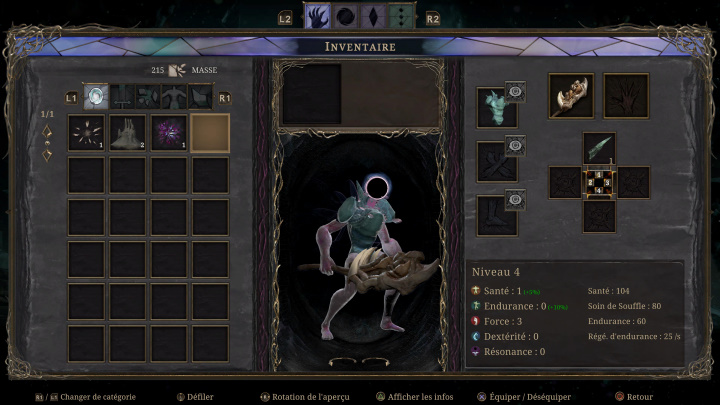Open the diamond-shaped menu tab
This screenshot has width=720, height=405.
coord(374,18)
